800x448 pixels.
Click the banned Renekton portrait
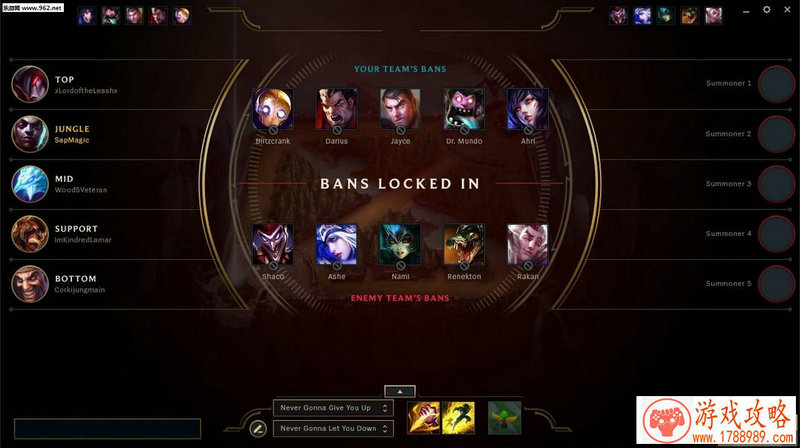pos(463,243)
